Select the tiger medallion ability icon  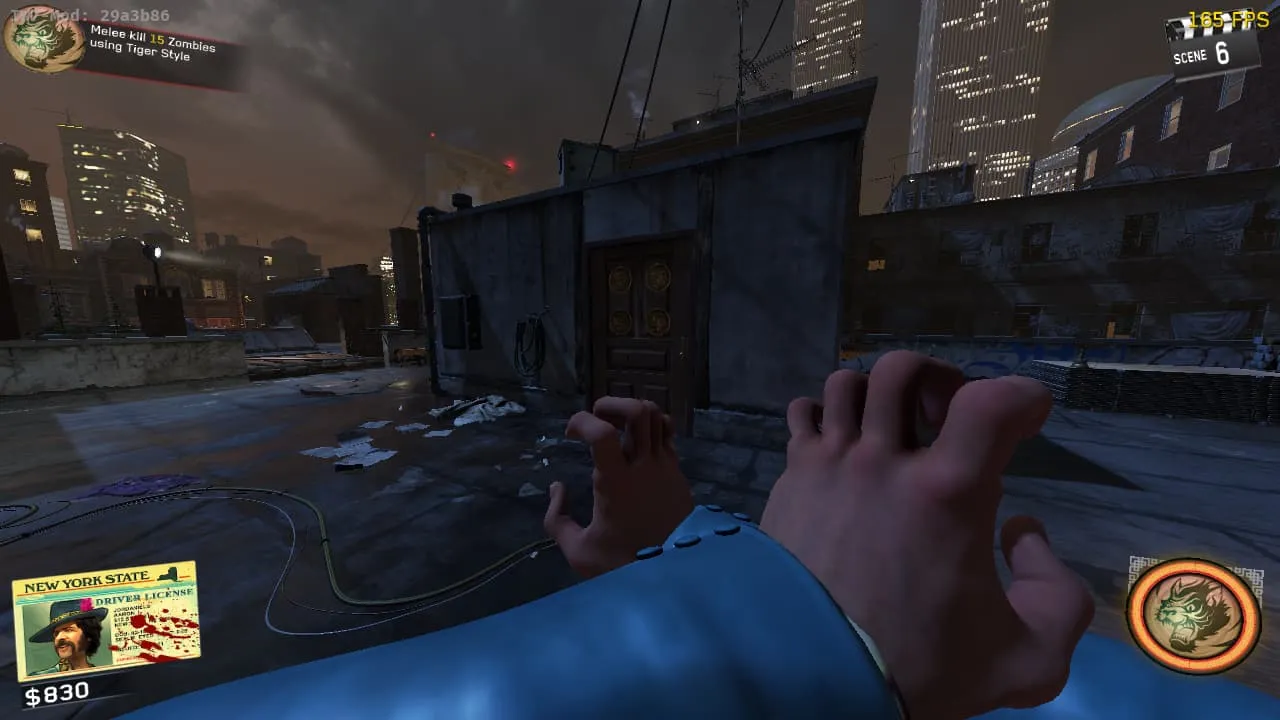(1193, 615)
